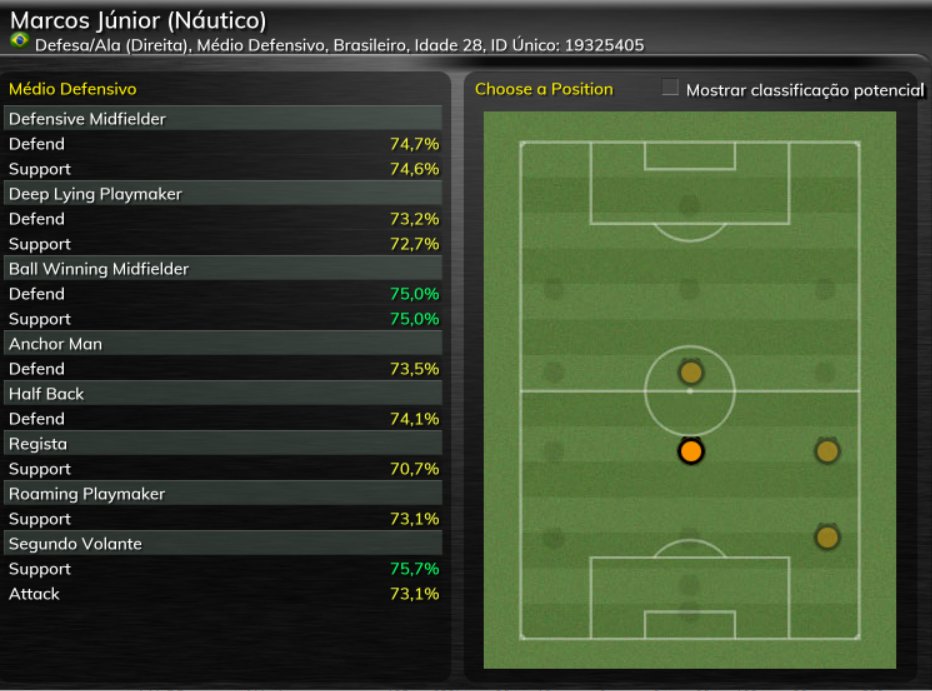Viewport: 932px width, 691px height.
Task: Select the orange defensive midfielder position marker
Action: coord(690,451)
